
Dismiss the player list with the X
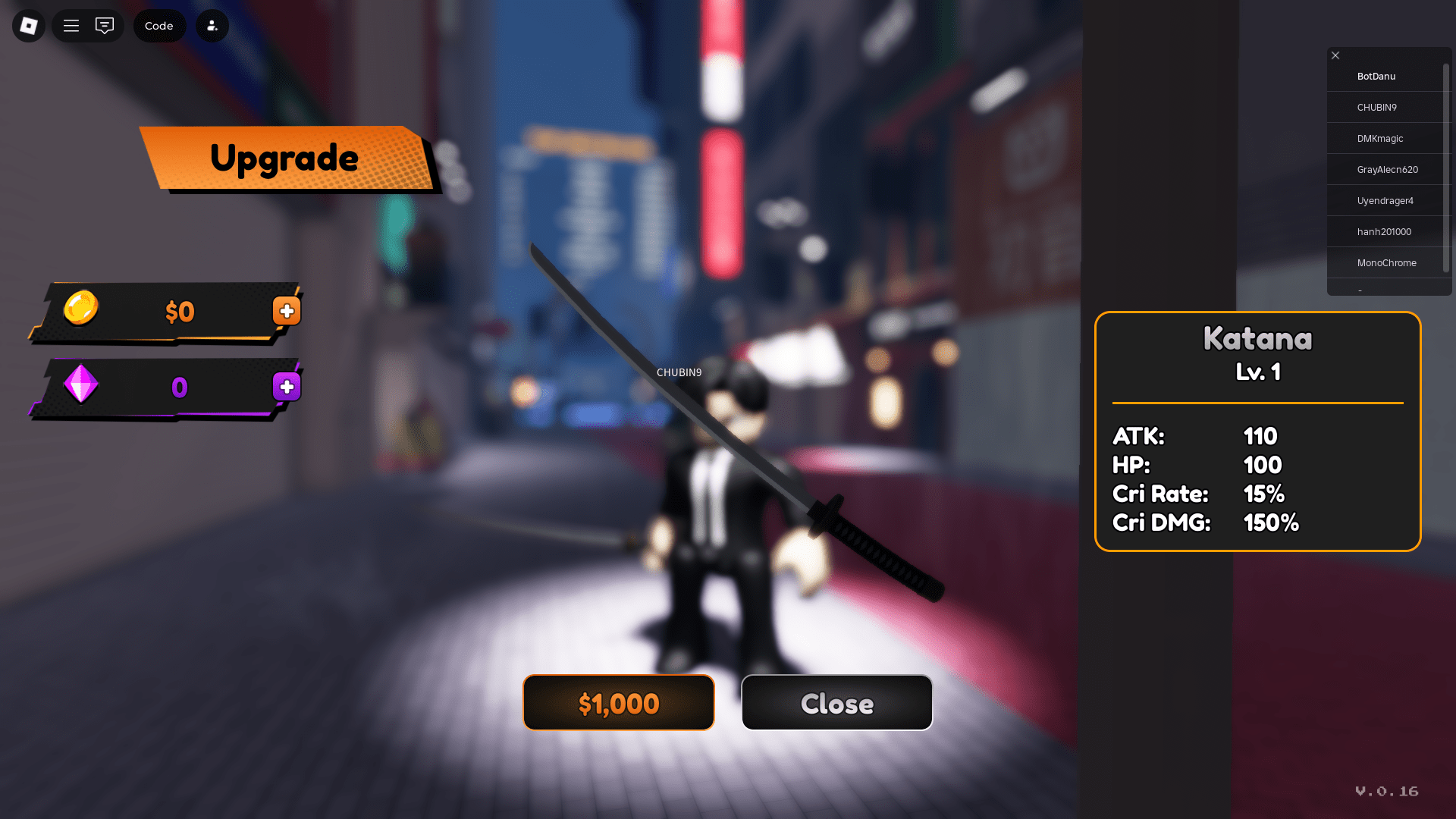pyautogui.click(x=1335, y=55)
